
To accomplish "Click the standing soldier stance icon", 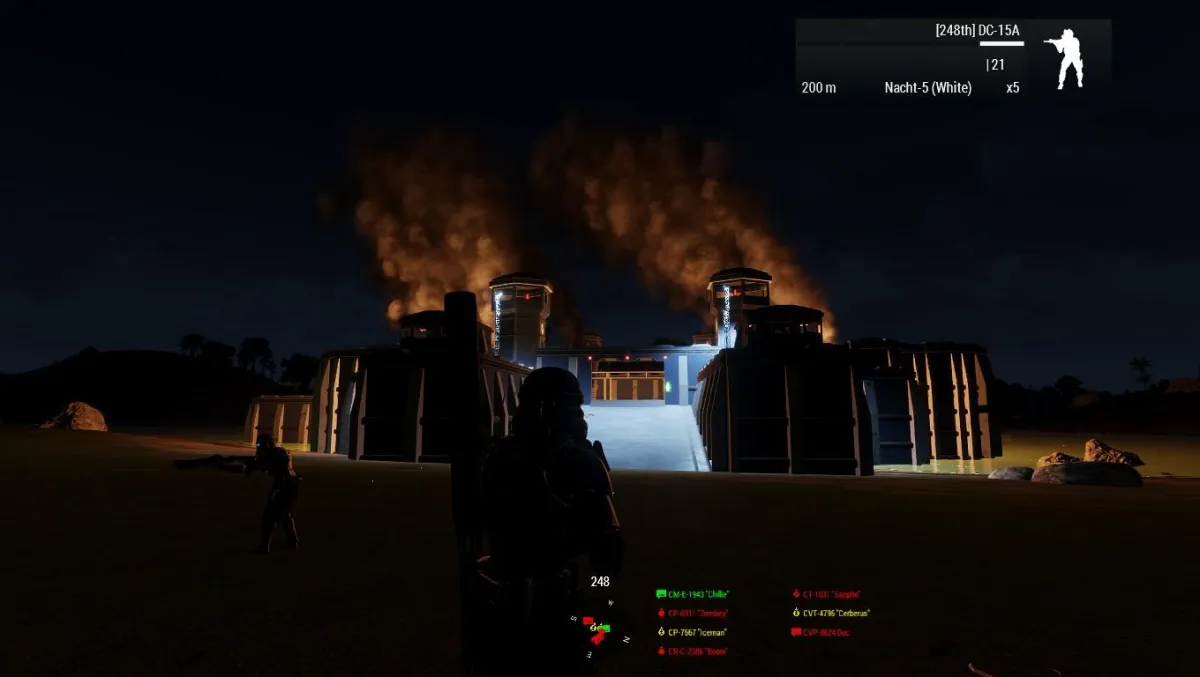I will pyautogui.click(x=1063, y=58).
